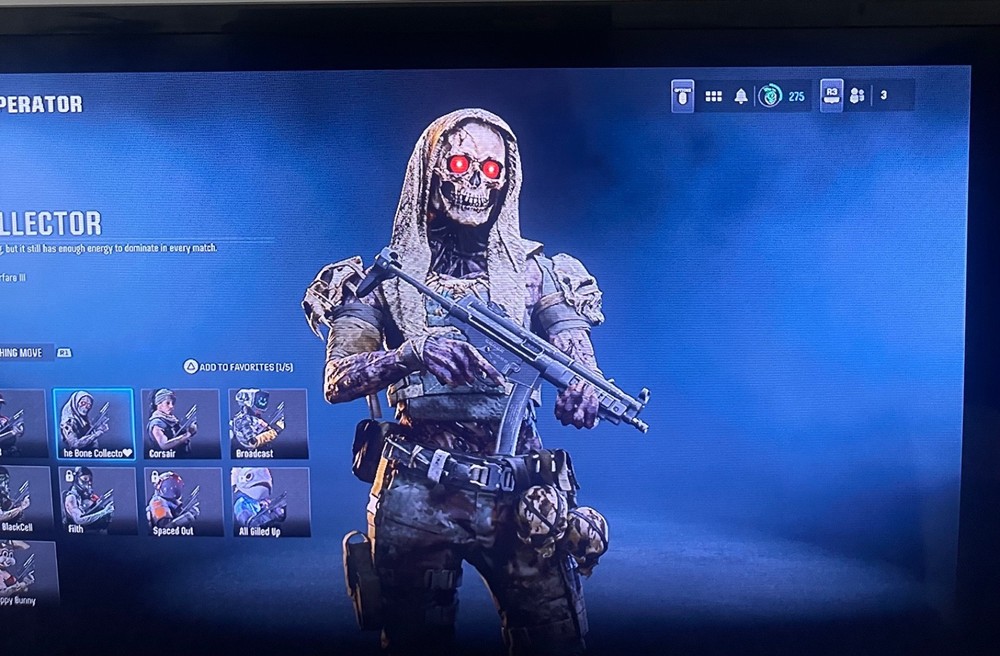This screenshot has height=656, width=1000.
Task: Choose the Corsair operator skin
Action: pos(180,424)
